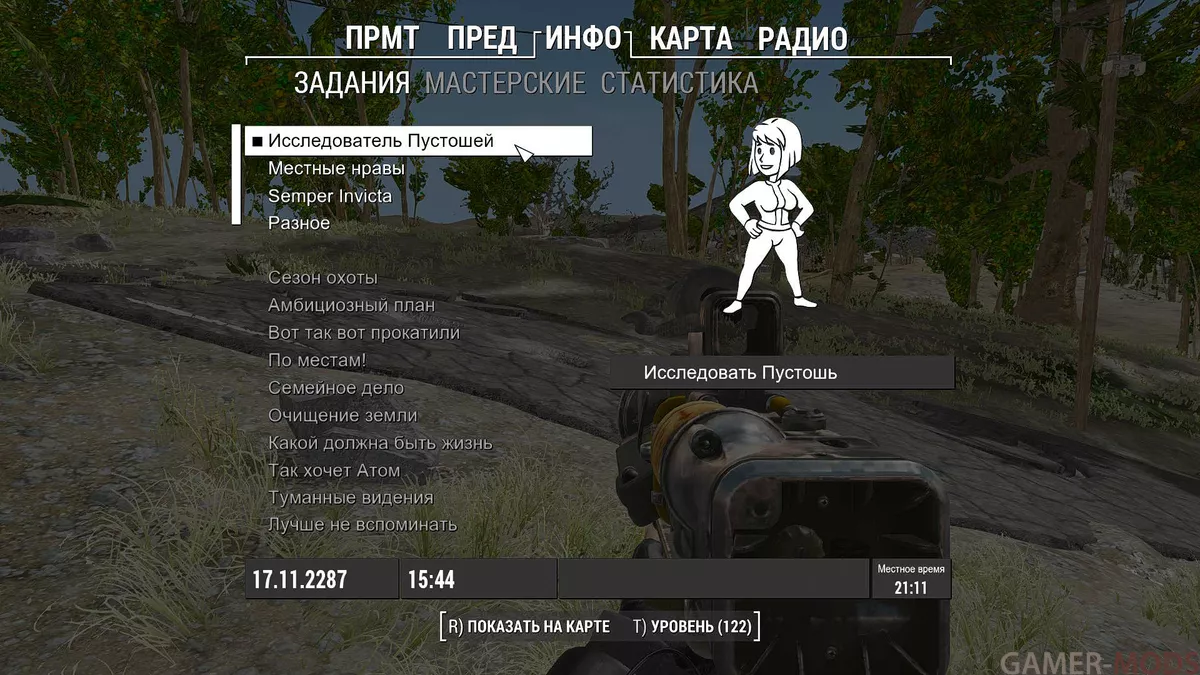Viewport: 1200px width, 675px height.
Task: Select the Semper Invicta quest
Action: tap(330, 196)
